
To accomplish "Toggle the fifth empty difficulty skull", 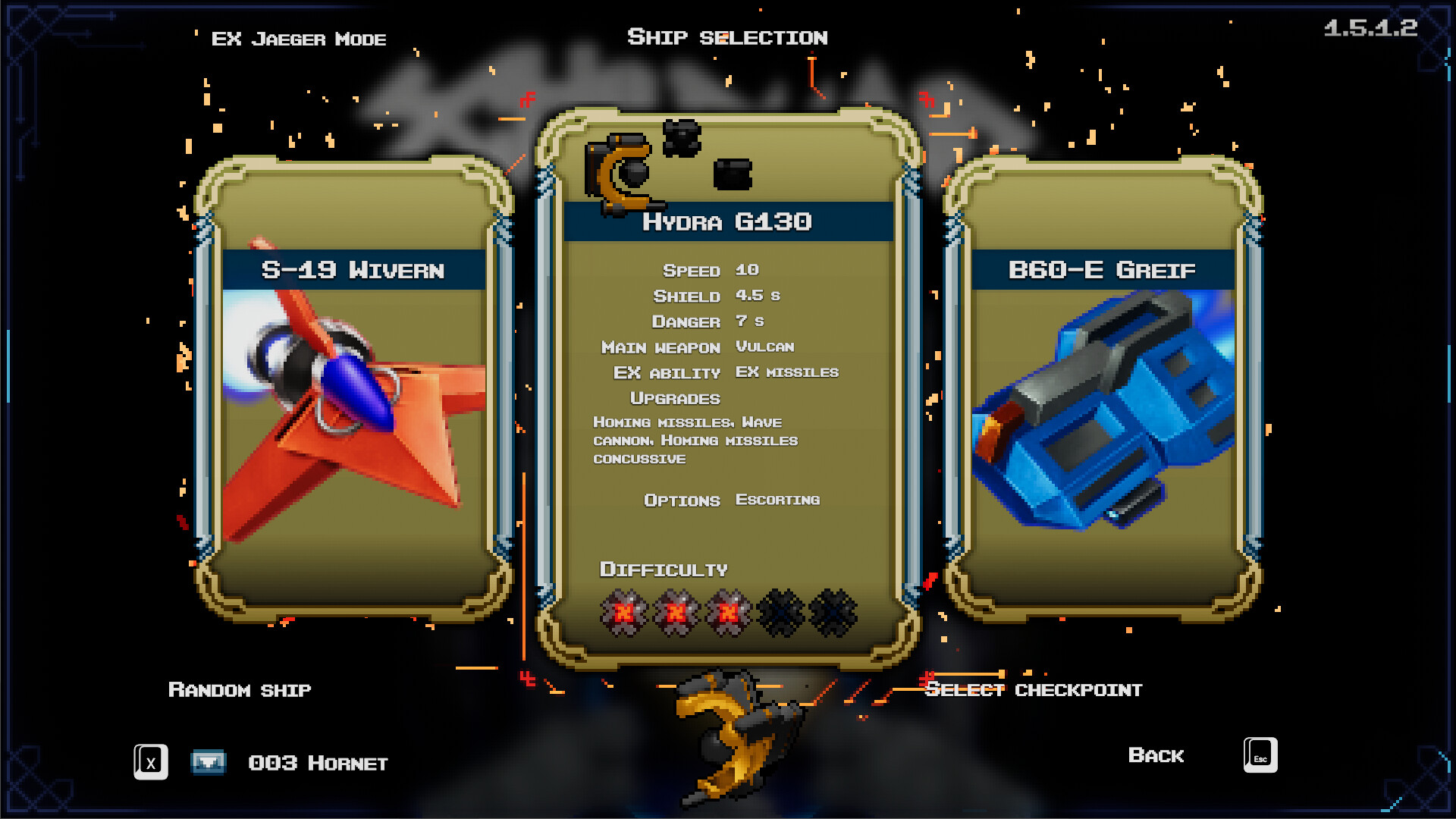I will pyautogui.click(x=832, y=613).
